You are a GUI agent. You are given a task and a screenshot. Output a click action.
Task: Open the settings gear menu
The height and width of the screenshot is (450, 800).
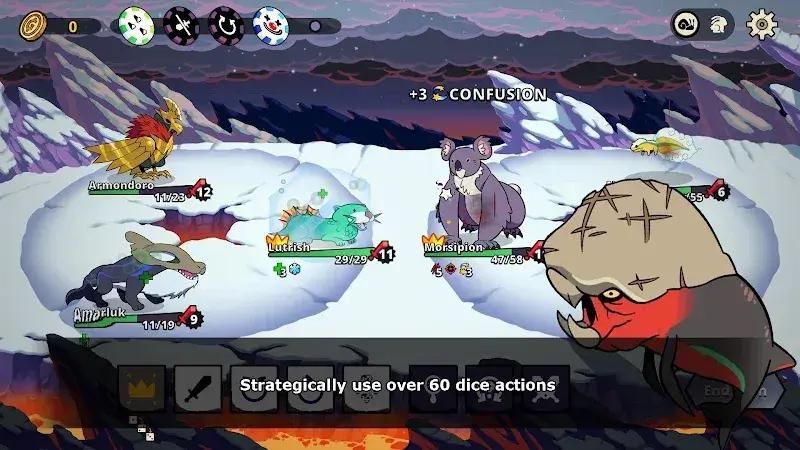763,25
